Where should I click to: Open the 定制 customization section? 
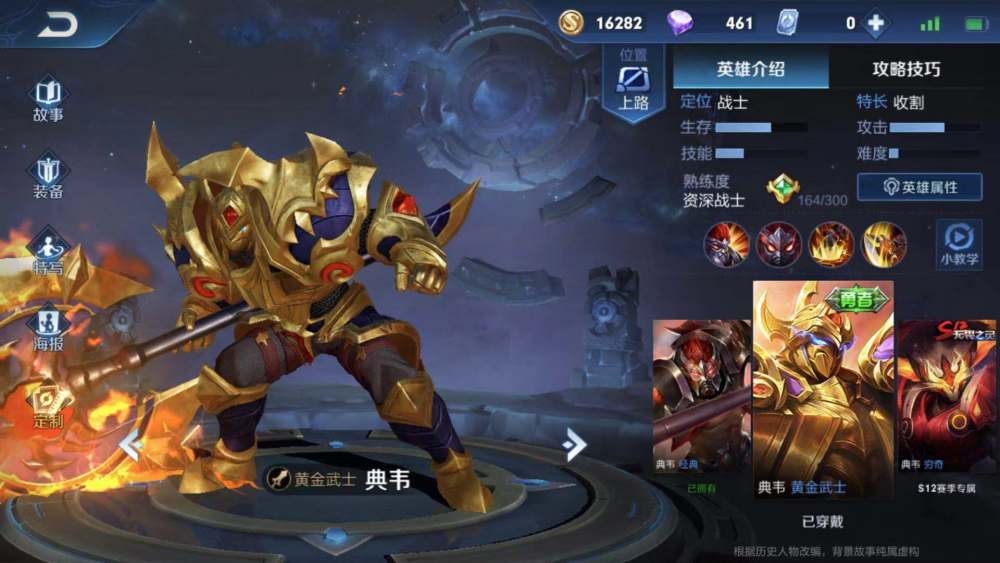pyautogui.click(x=48, y=404)
